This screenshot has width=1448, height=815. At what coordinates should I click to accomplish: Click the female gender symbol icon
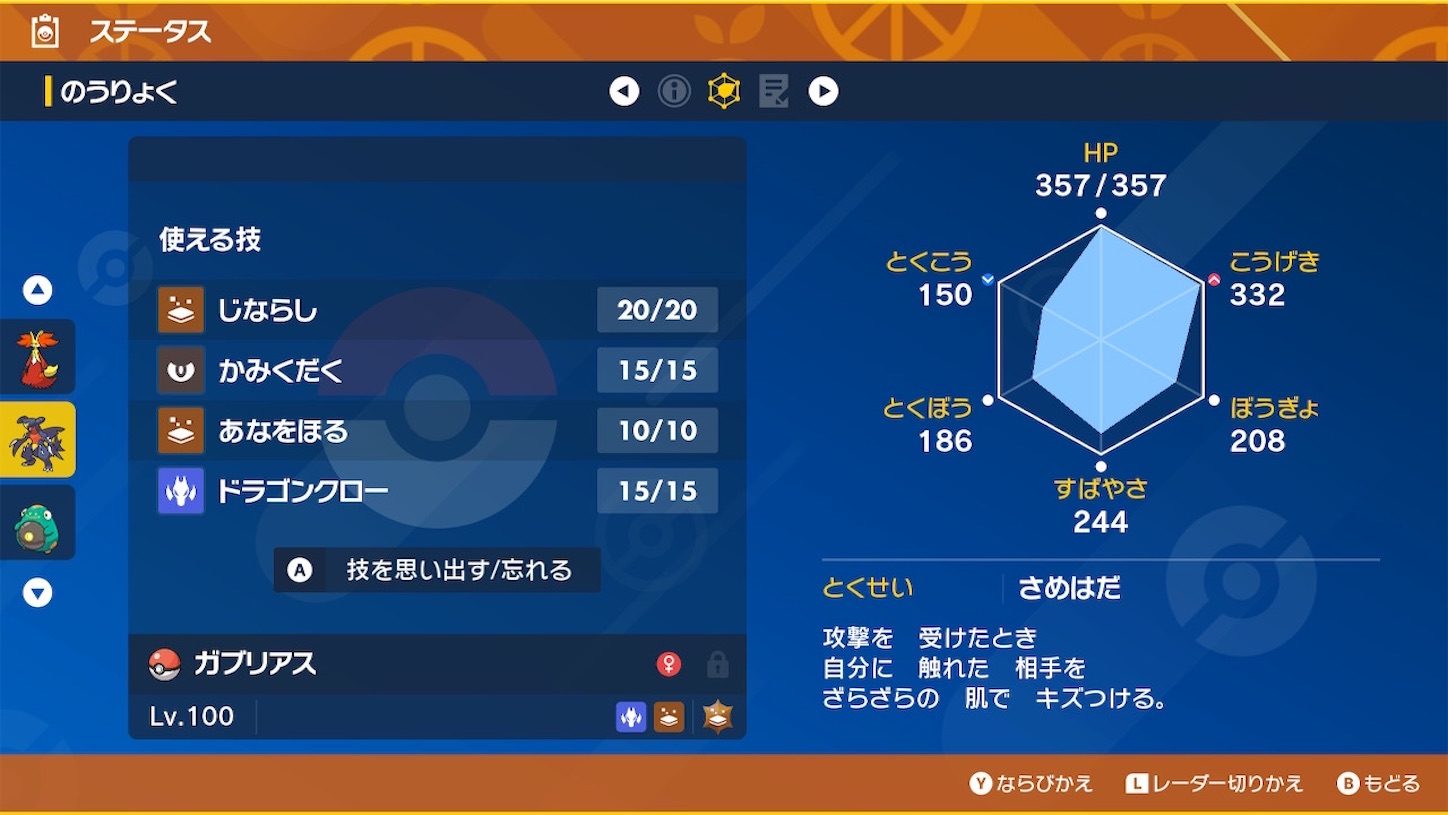669,664
